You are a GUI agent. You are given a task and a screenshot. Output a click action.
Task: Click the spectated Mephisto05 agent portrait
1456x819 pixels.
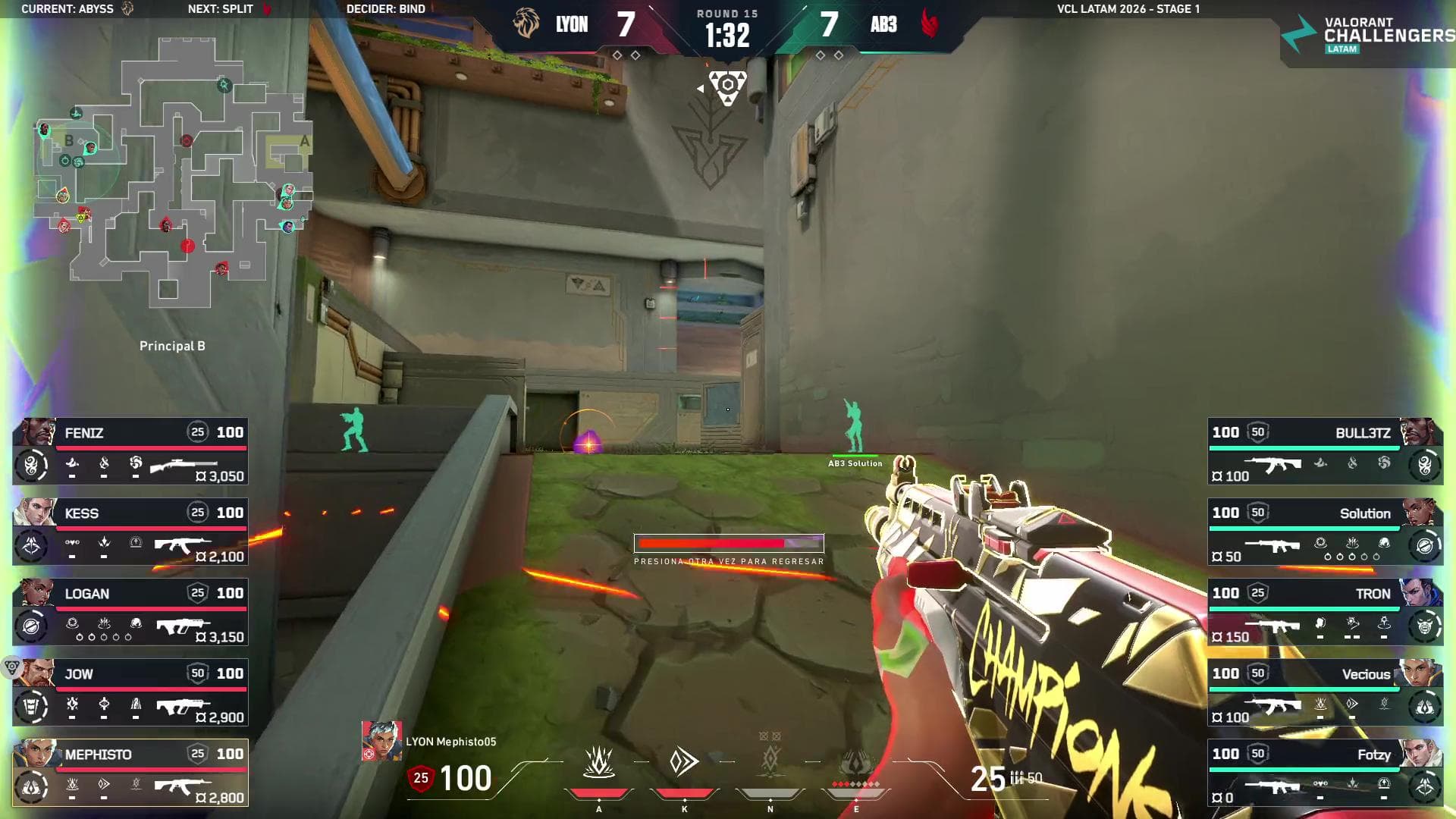click(x=381, y=741)
